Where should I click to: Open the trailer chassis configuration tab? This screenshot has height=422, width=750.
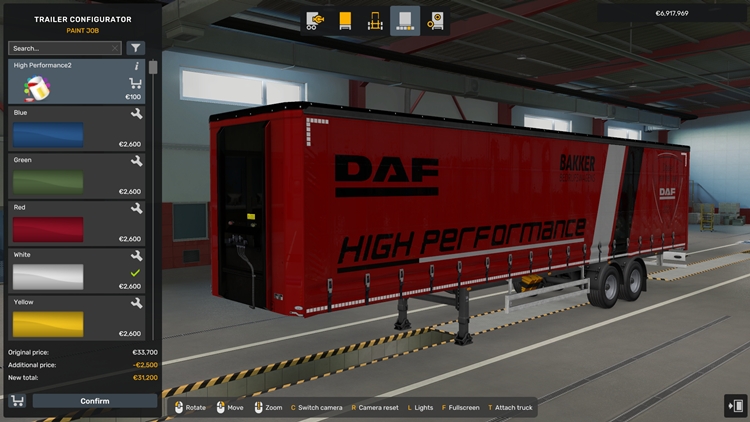[x=375, y=20]
